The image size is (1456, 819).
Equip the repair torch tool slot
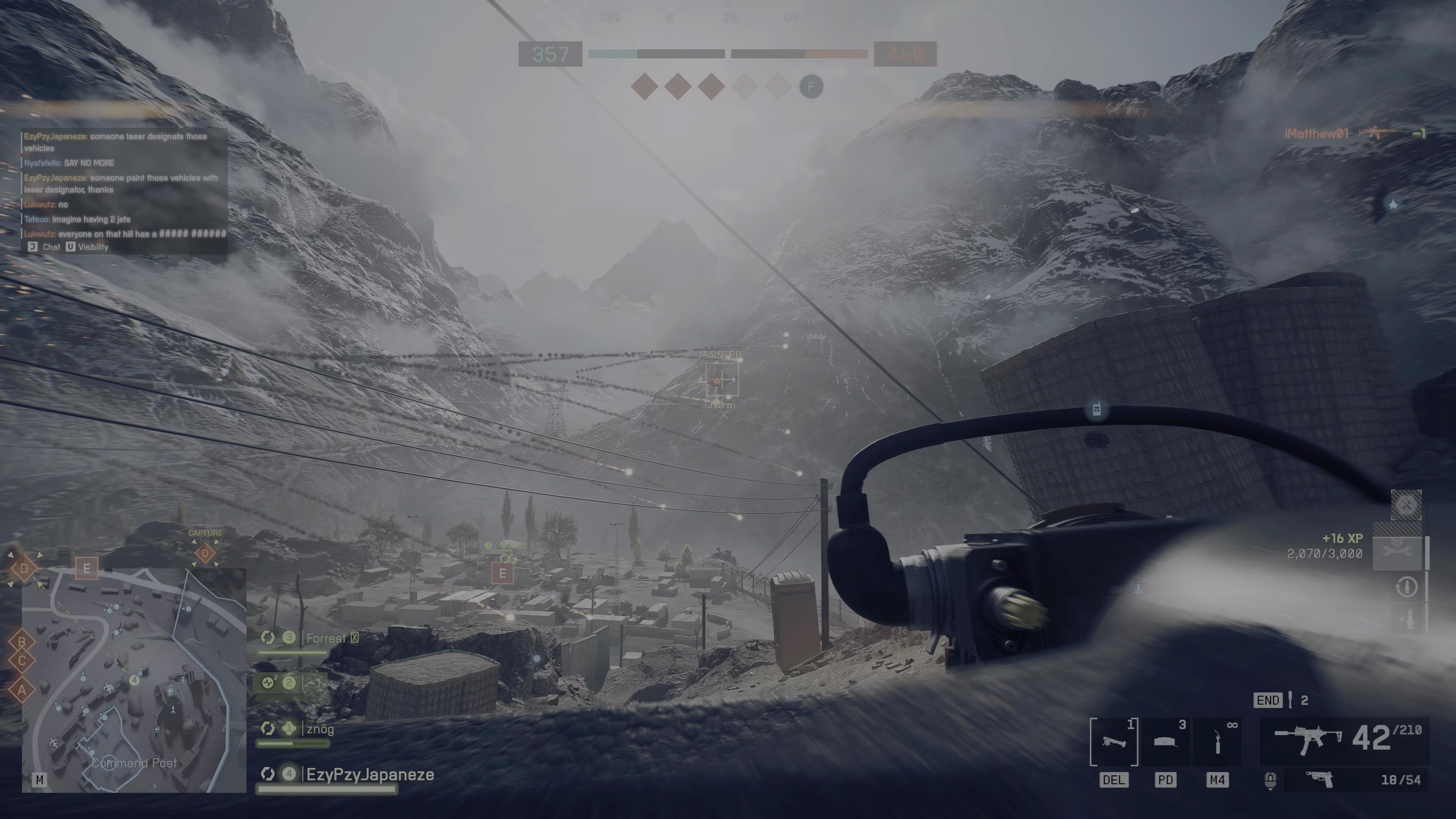(x=1218, y=741)
